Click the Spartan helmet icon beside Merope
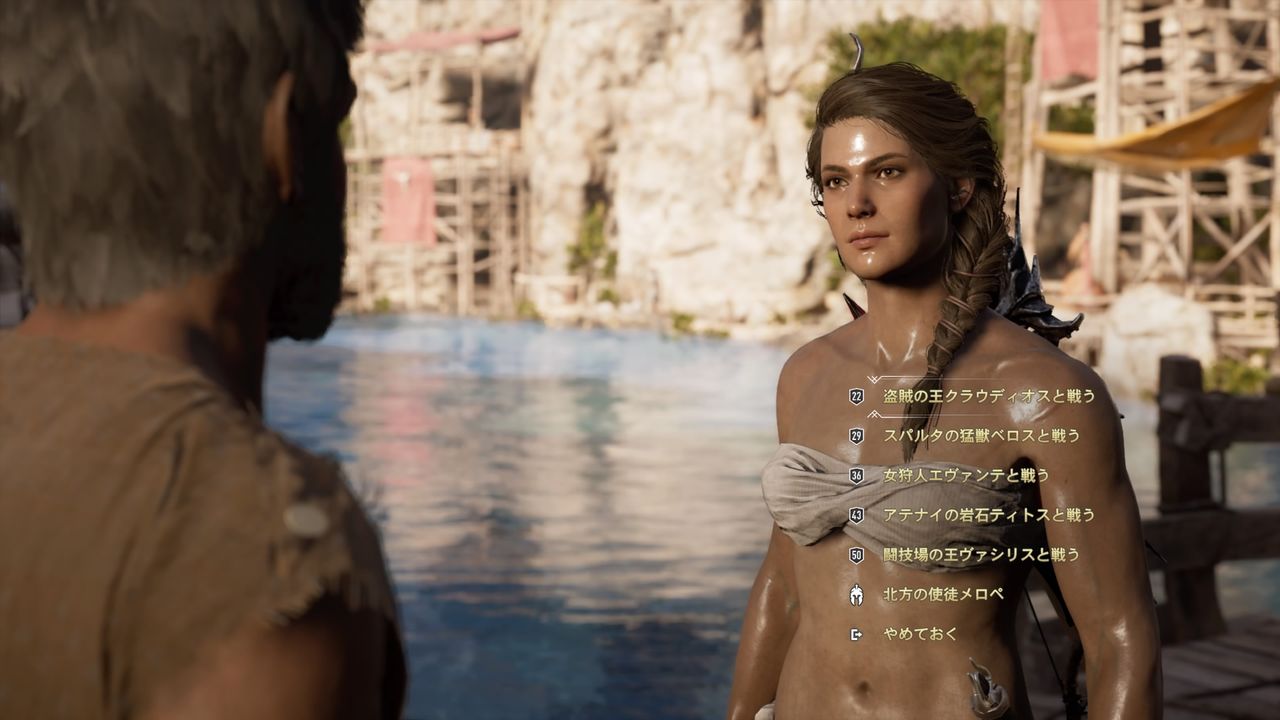 pyautogui.click(x=855, y=593)
